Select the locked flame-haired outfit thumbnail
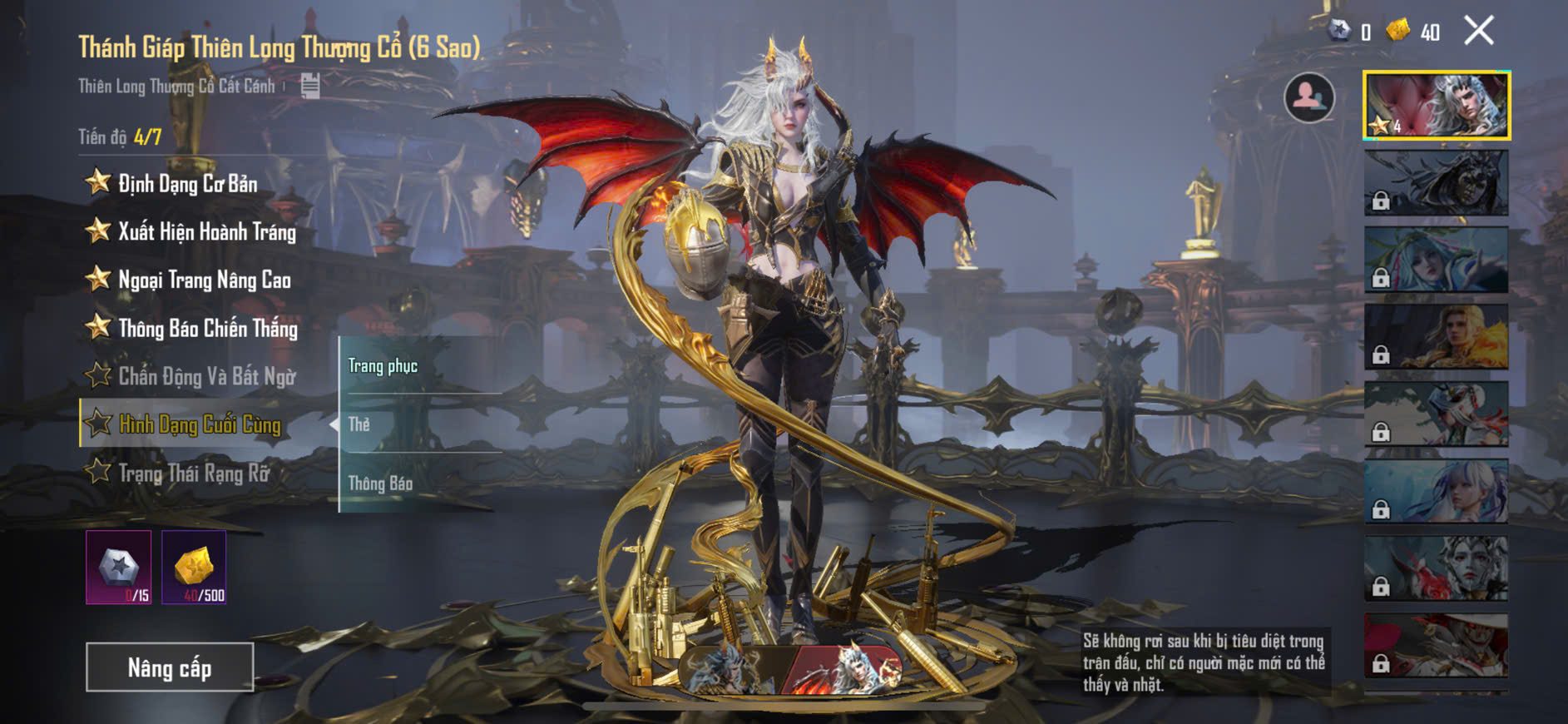The height and width of the screenshot is (724, 1568). (1437, 337)
